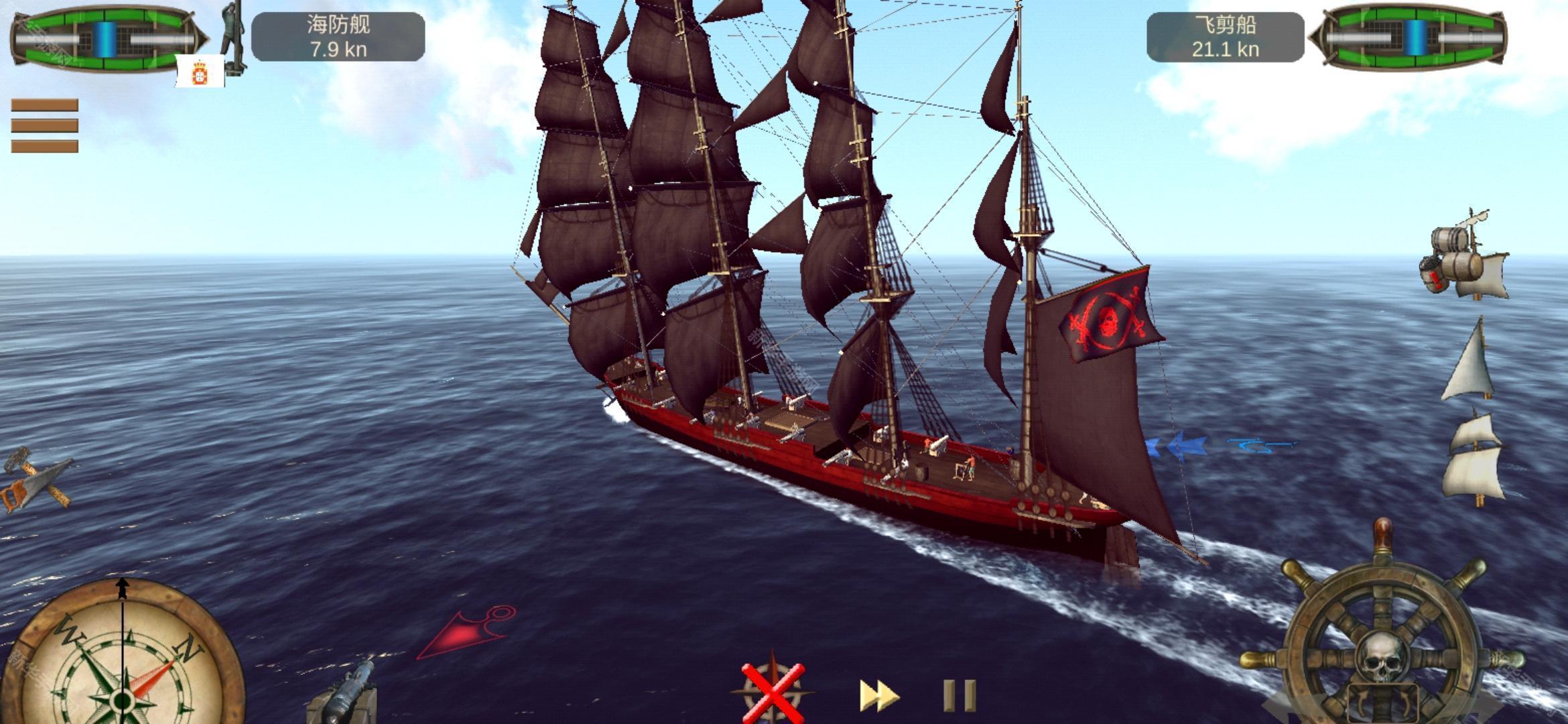Select the single triangular sail setting
The height and width of the screenshot is (724, 1568).
pos(1470,362)
